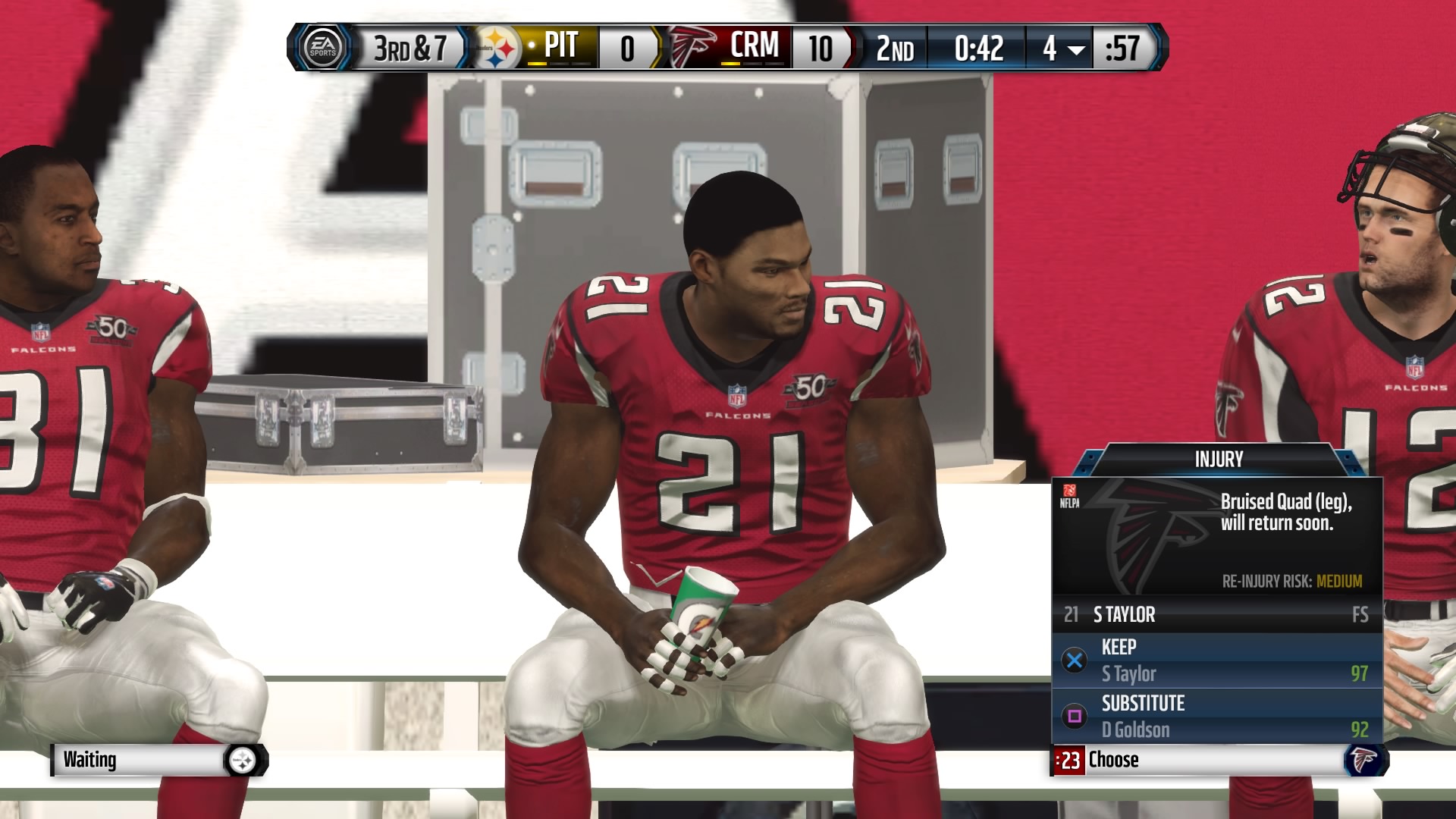Open the down indicator dropdown arrow
This screenshot has height=819, width=1456.
click(x=1077, y=50)
